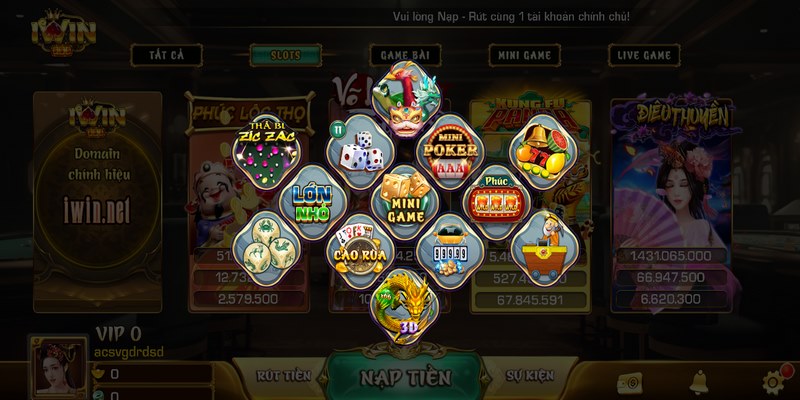
Task: Show the SỰ KIỆN events page
Action: pos(528,376)
